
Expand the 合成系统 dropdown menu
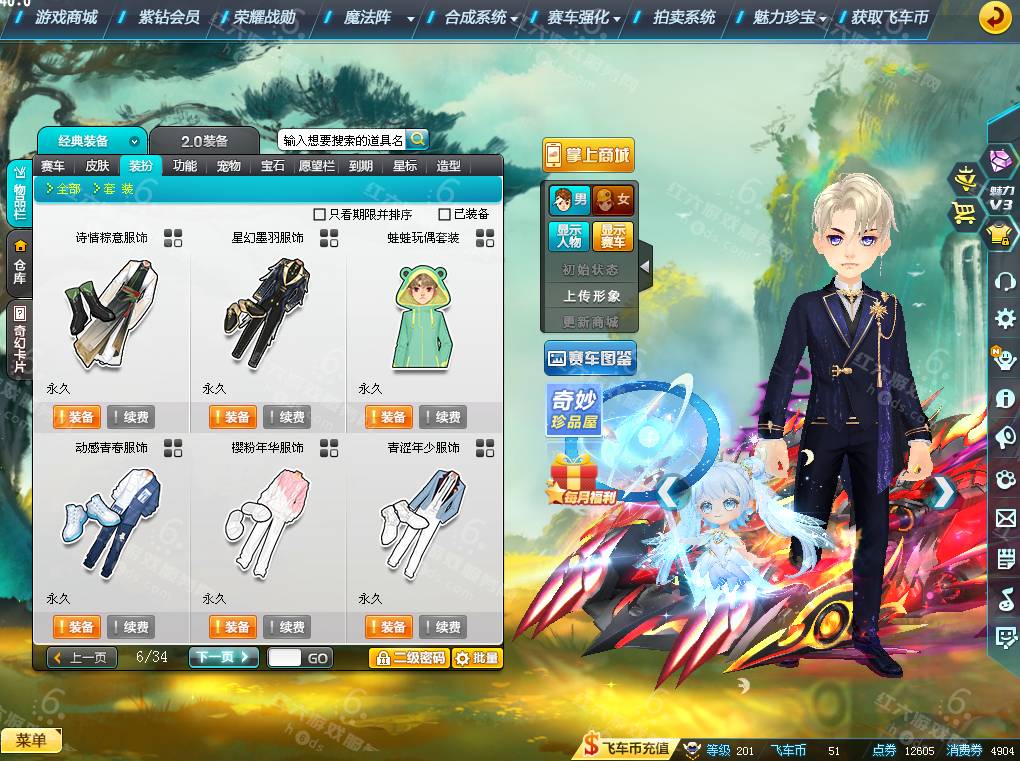[481, 17]
